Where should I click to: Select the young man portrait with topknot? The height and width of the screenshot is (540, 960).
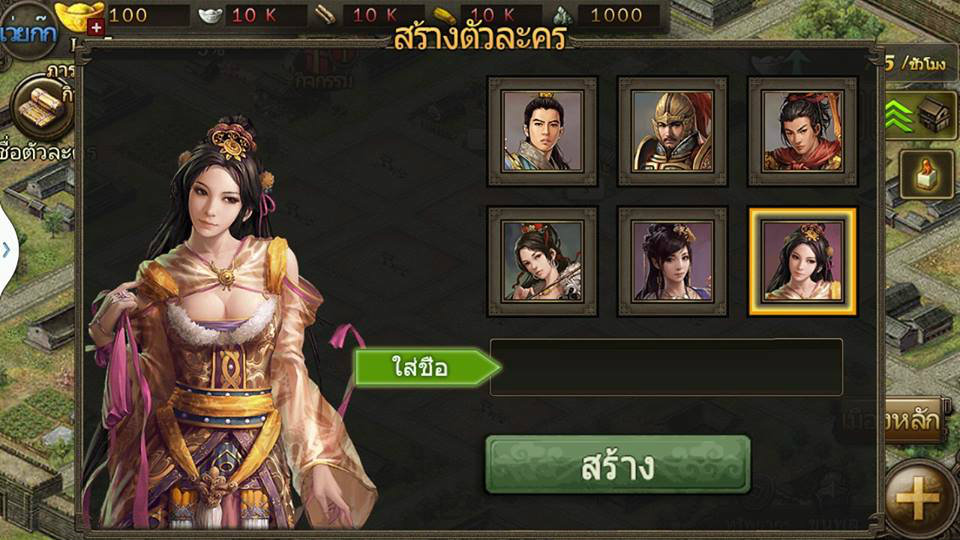tap(542, 131)
